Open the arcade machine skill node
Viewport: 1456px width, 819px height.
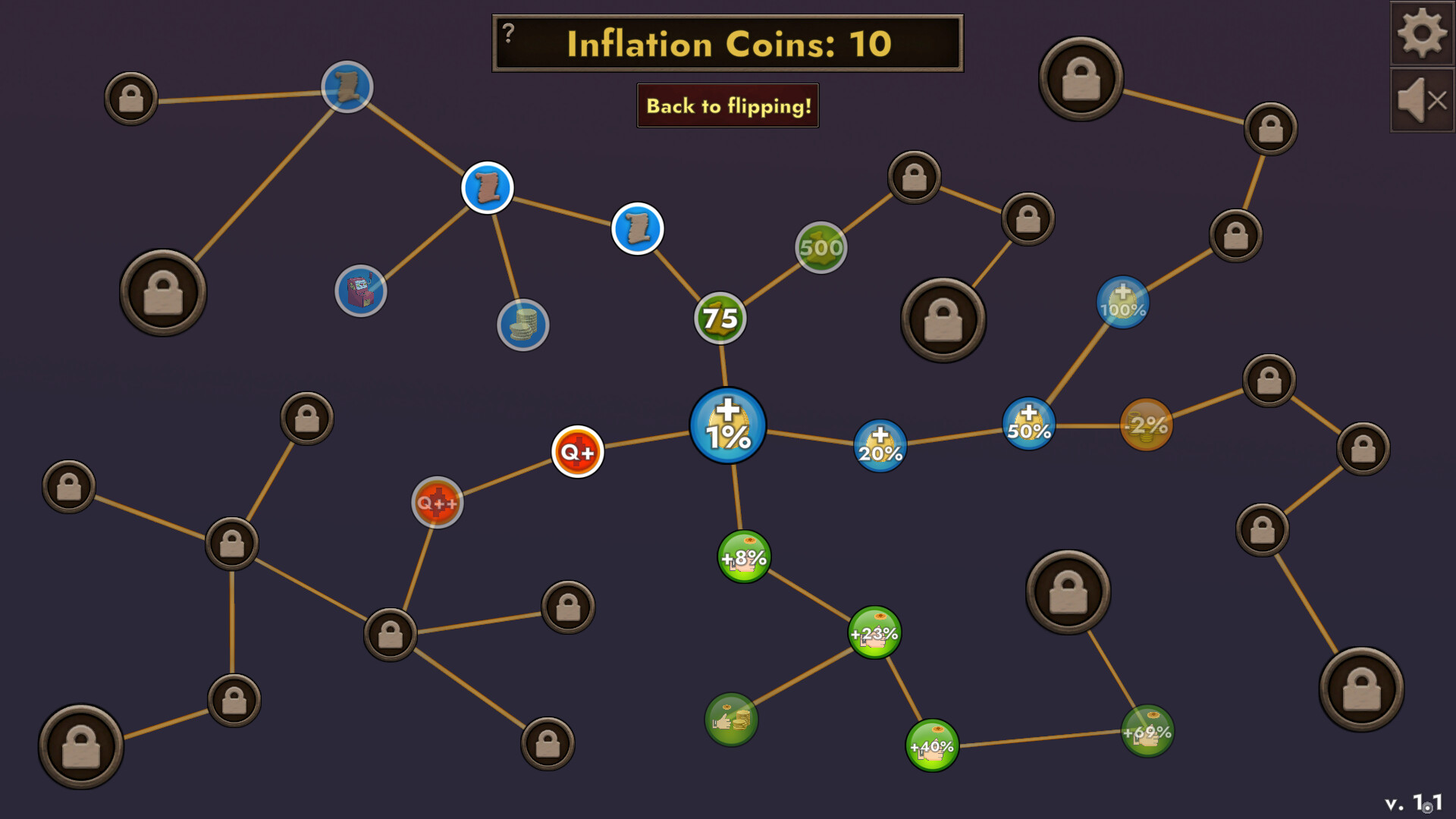tap(362, 290)
